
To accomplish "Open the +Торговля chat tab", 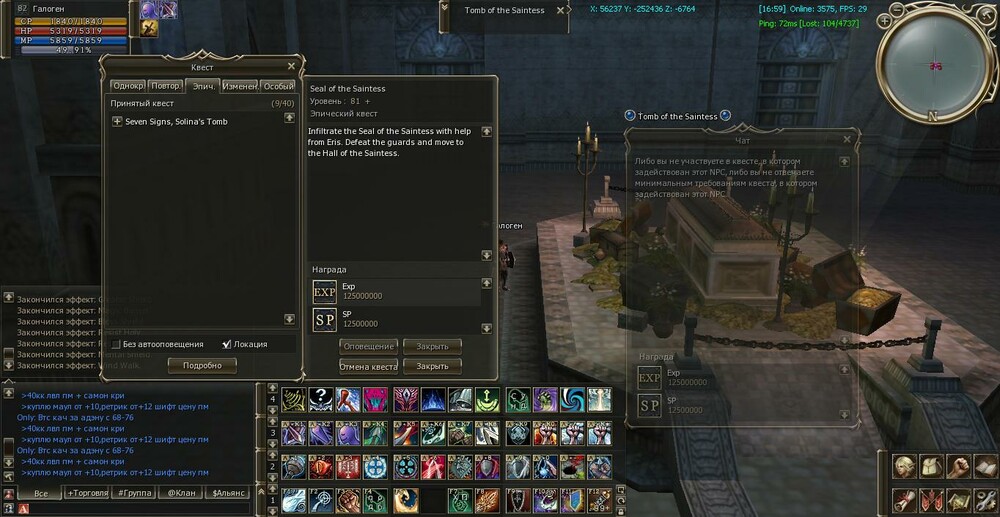I will (88, 493).
